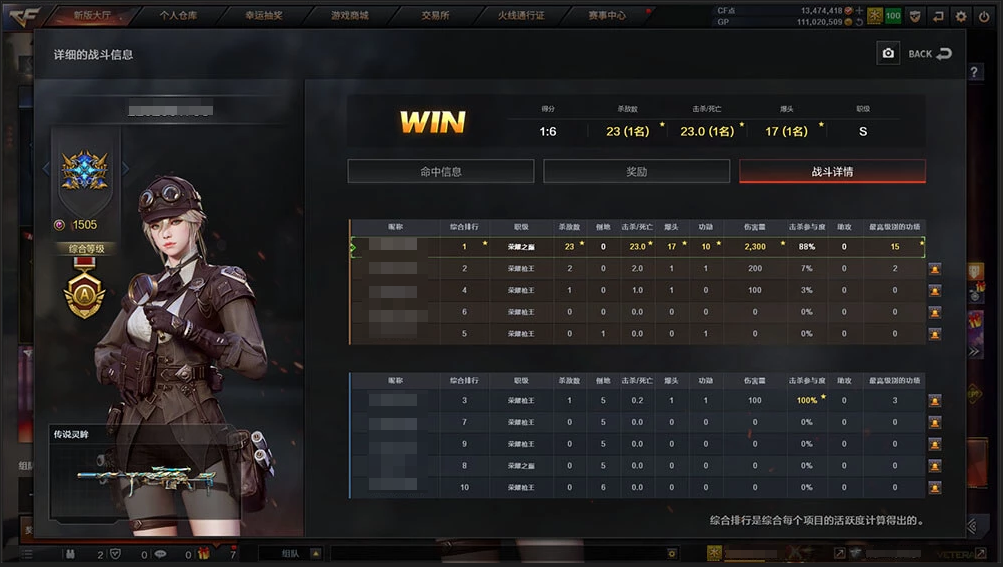Take a screenshot with the camera button
The width and height of the screenshot is (1003, 567).
pyautogui.click(x=888, y=54)
